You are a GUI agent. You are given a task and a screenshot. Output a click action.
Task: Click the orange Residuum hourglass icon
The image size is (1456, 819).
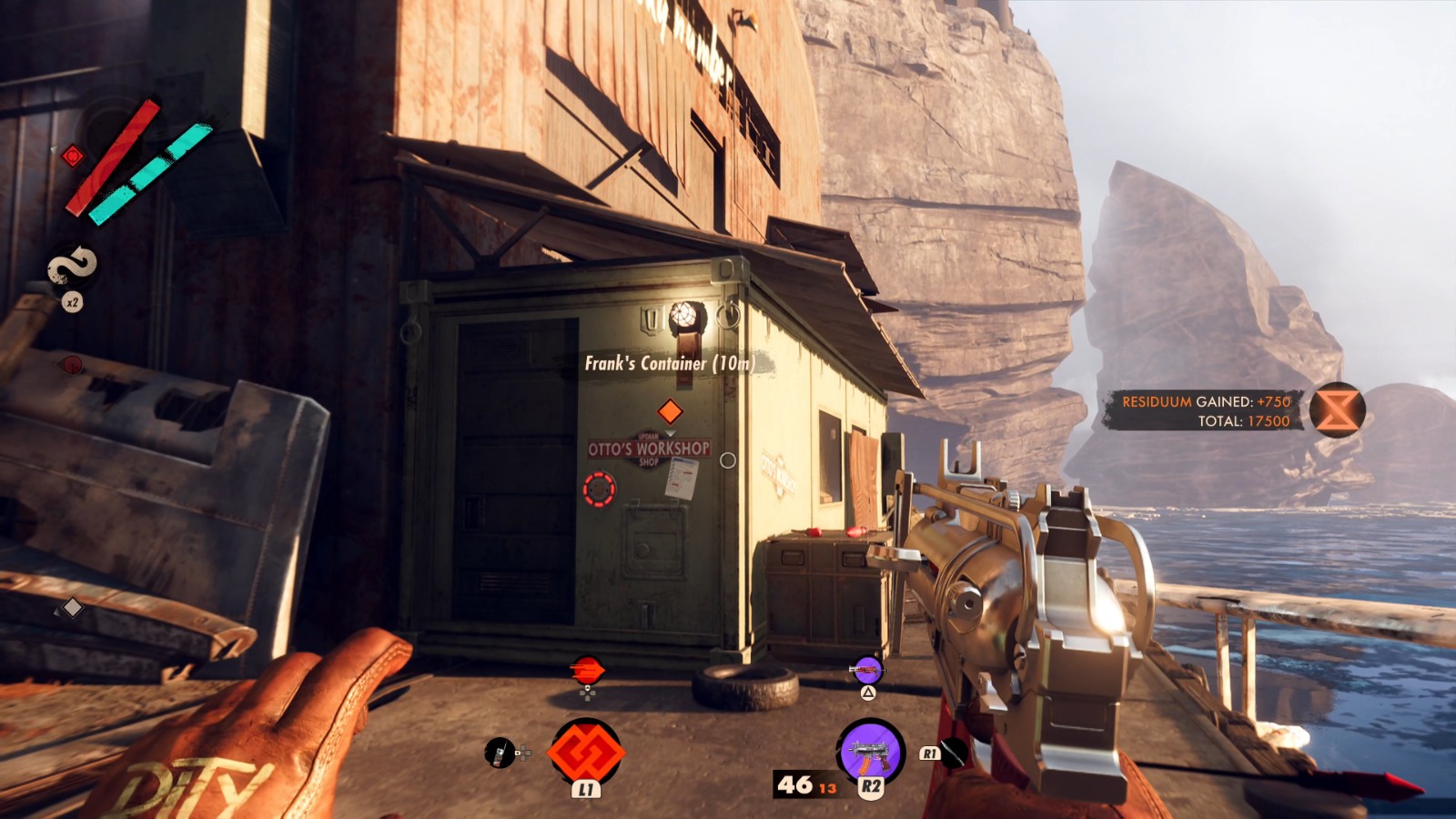pos(1337,410)
